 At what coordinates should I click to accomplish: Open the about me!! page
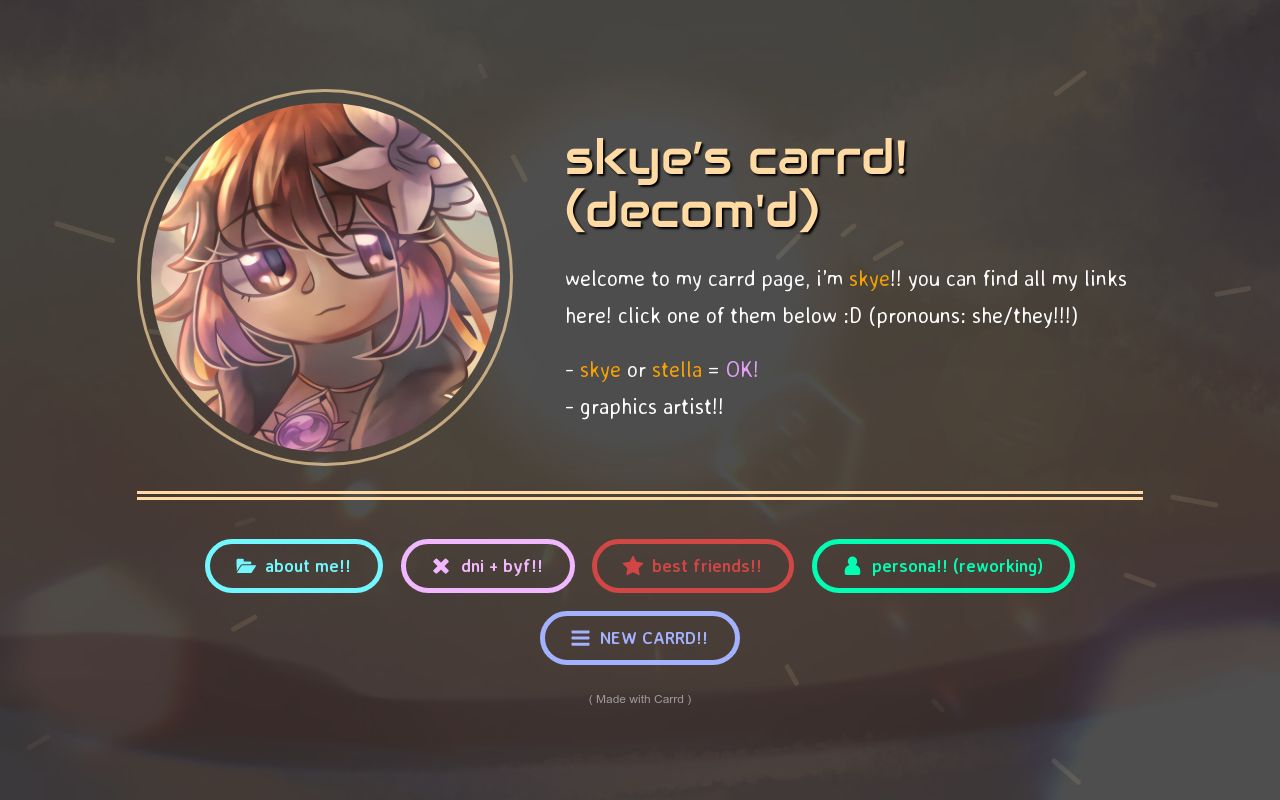coord(294,566)
